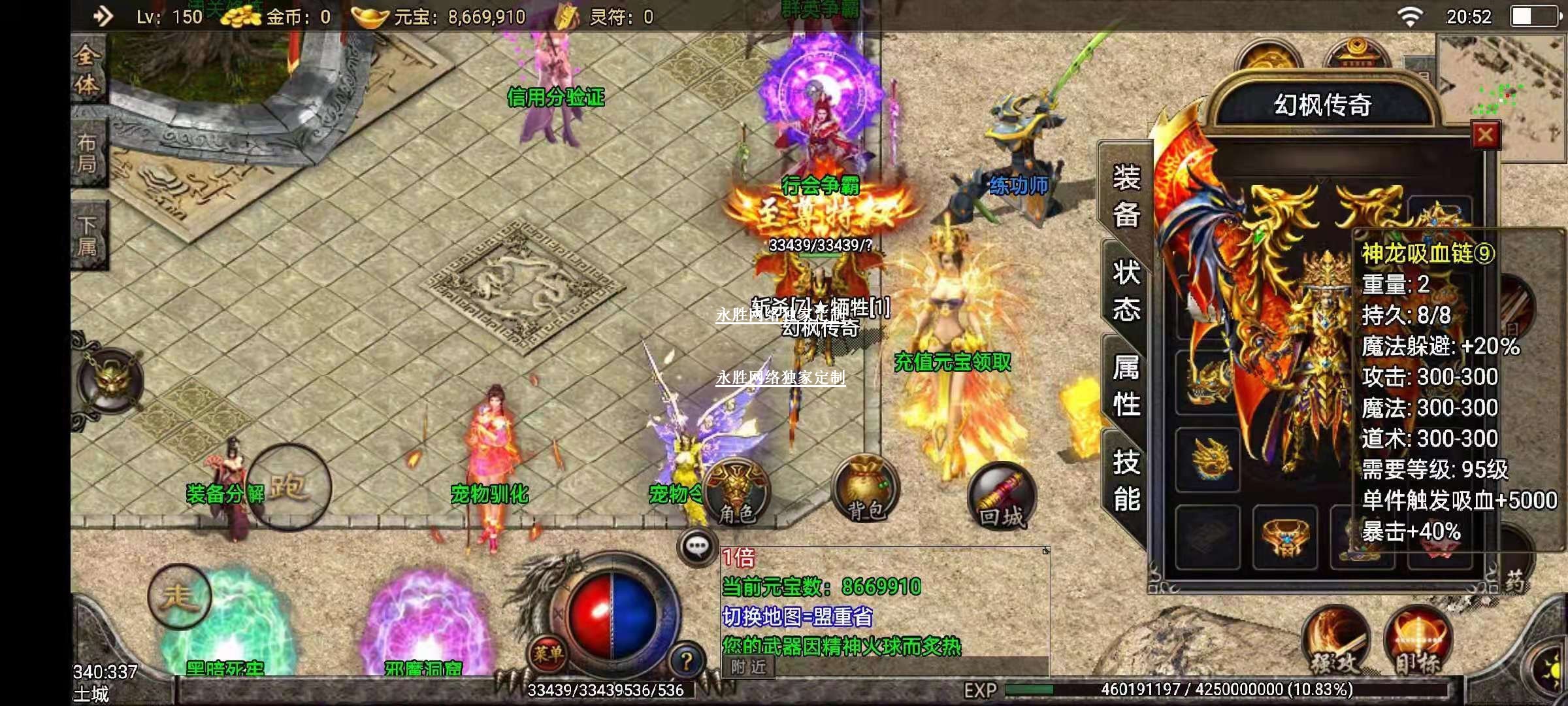The image size is (1568, 706).
Task: Use the 回城 return-to-town scroll
Action: 1002,497
